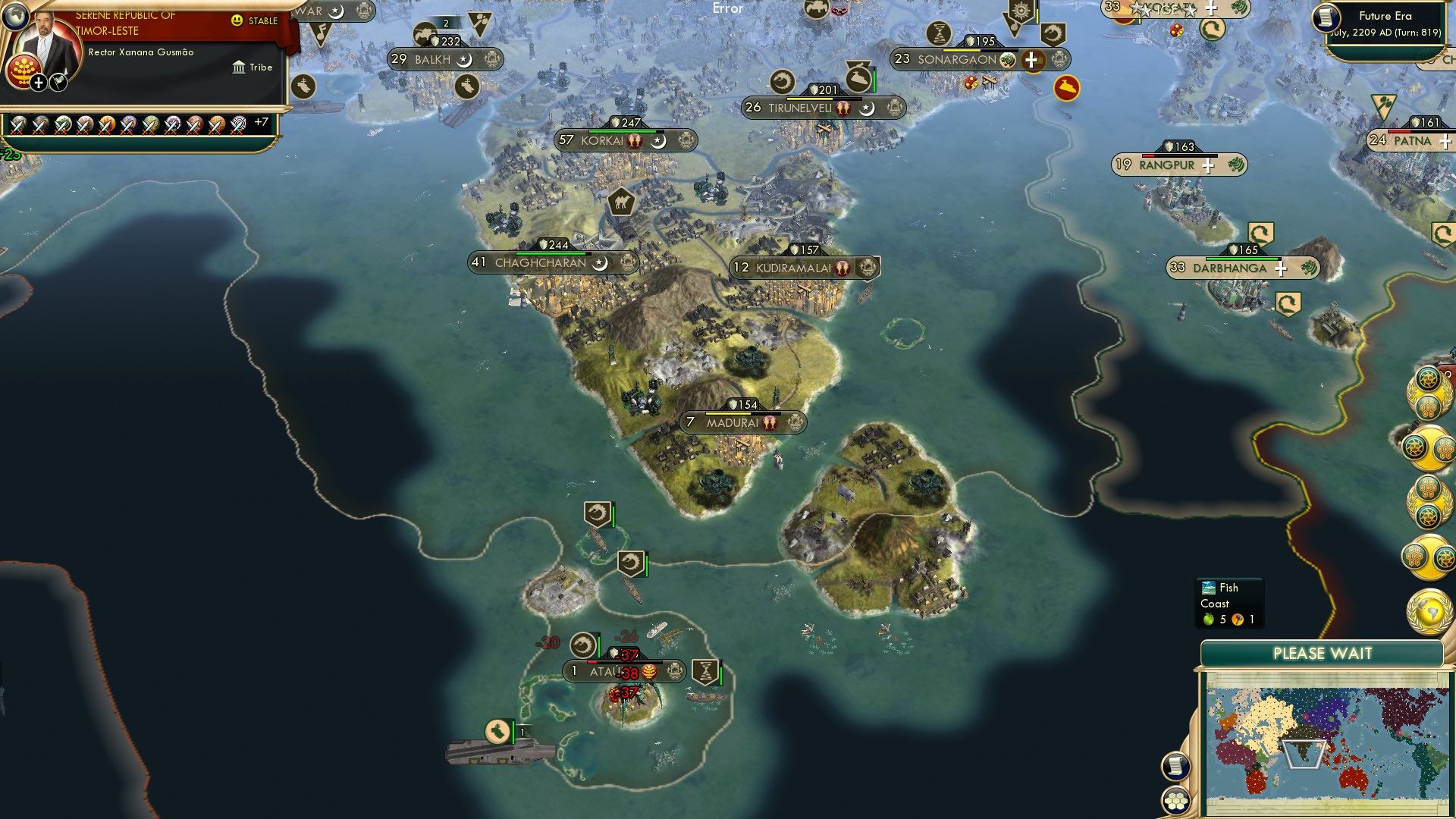Image resolution: width=1456 pixels, height=819 pixels.
Task: Select Timor-Leste's red civilization emblem
Action: [24, 70]
